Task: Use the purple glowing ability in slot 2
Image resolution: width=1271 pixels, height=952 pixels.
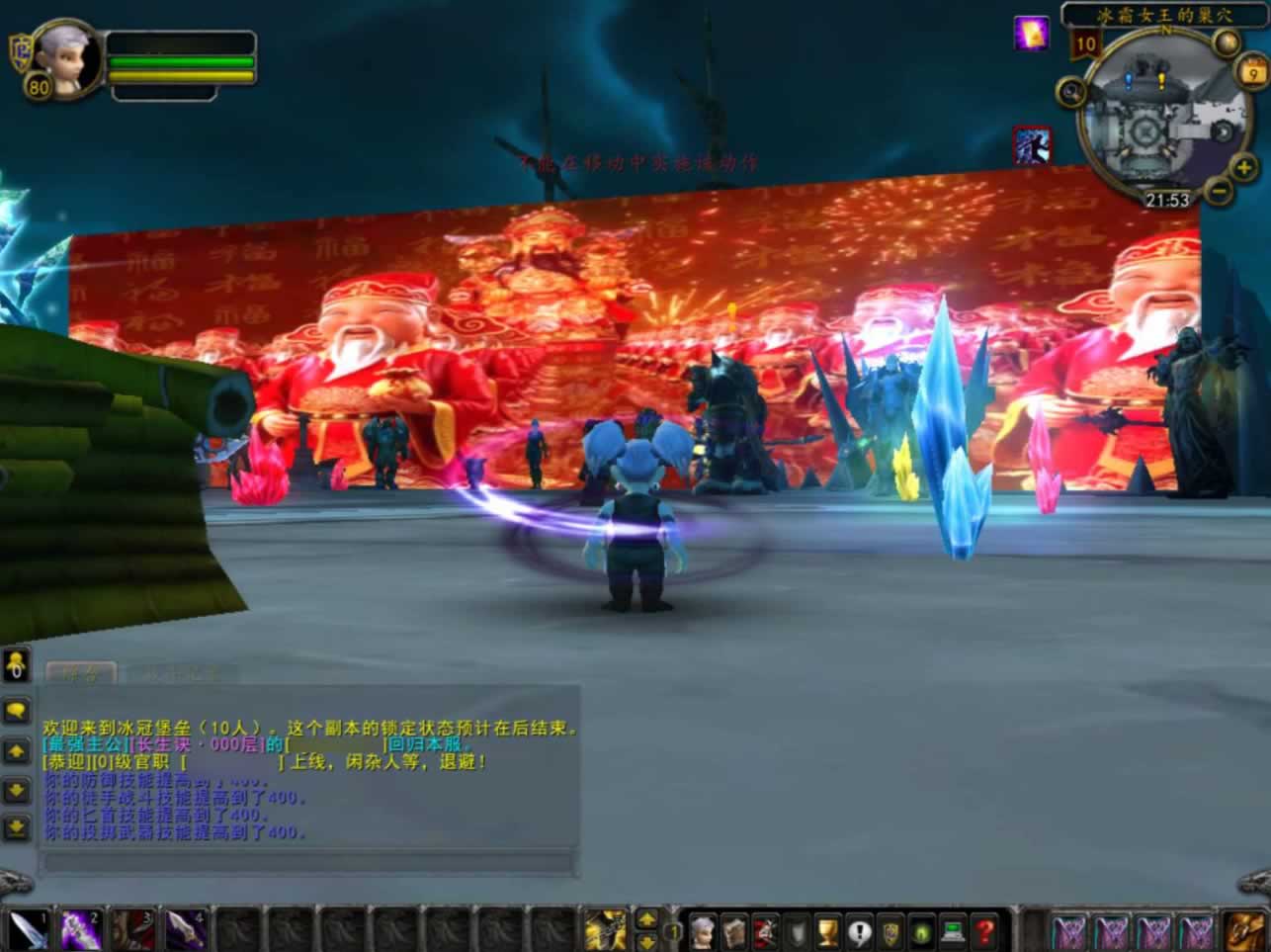Action: pyautogui.click(x=80, y=929)
